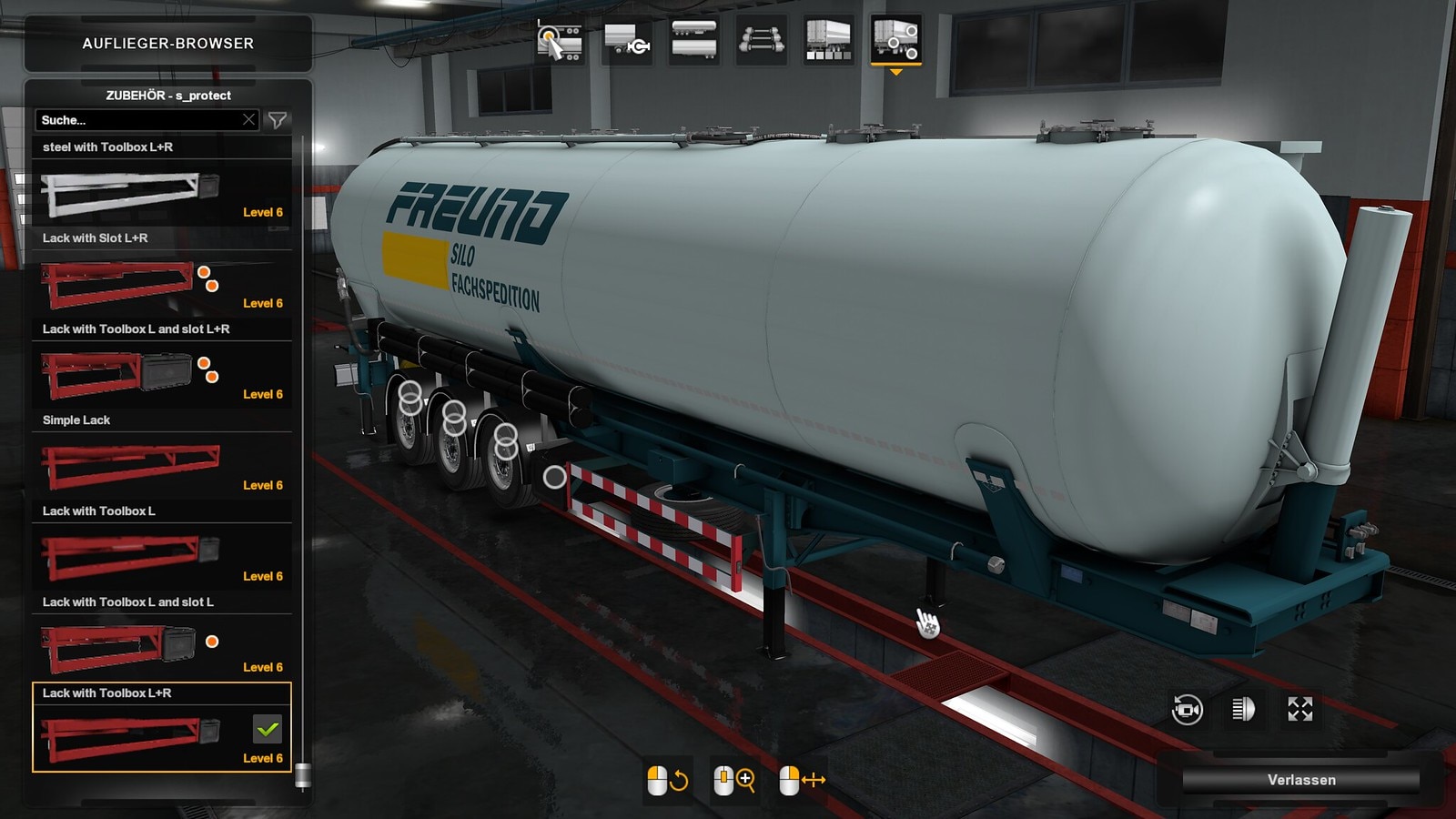The width and height of the screenshot is (1456, 819).
Task: Toggle the trailer lights
Action: pos(1243,709)
